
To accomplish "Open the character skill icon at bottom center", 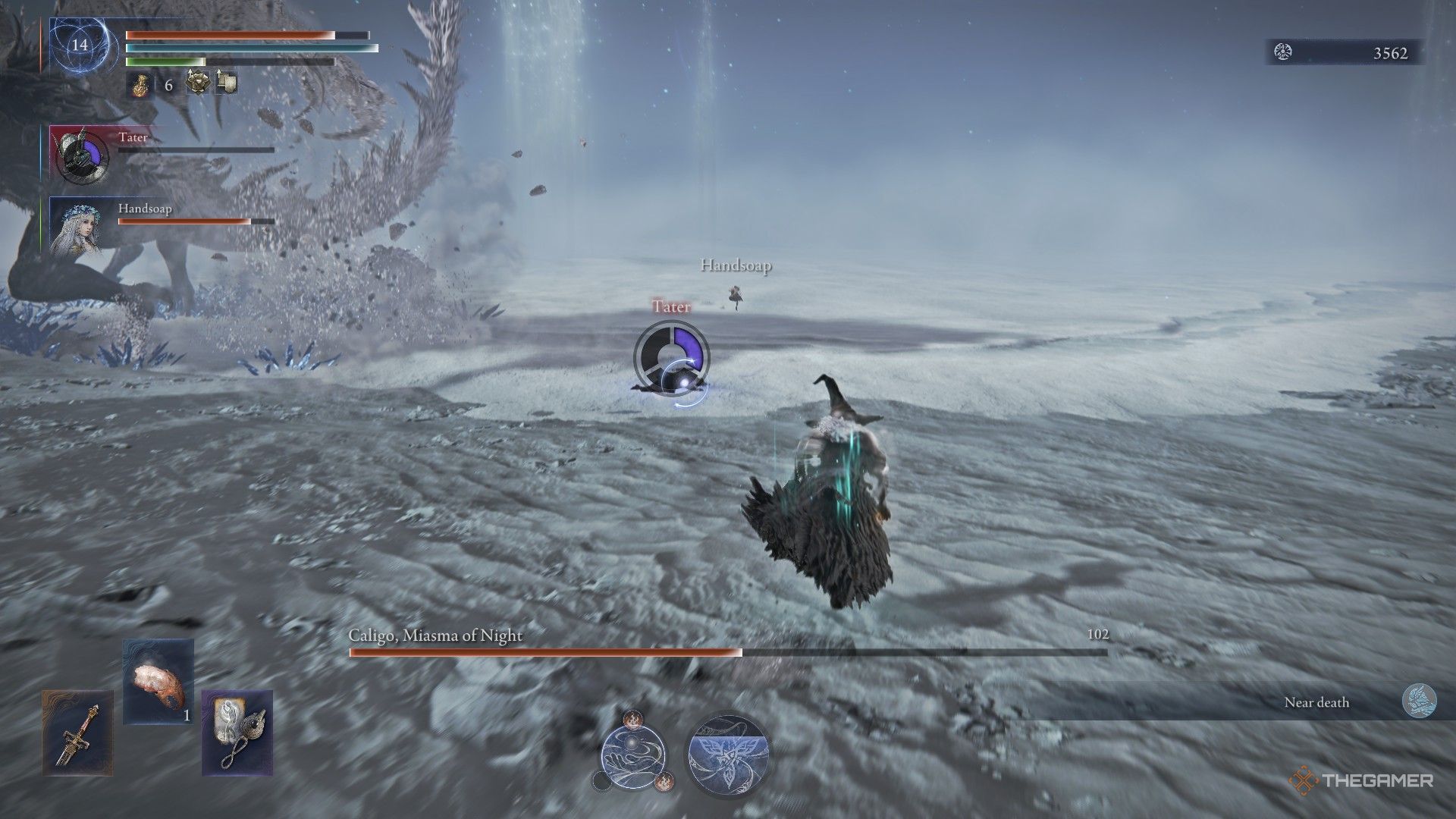I will pyautogui.click(x=635, y=760).
